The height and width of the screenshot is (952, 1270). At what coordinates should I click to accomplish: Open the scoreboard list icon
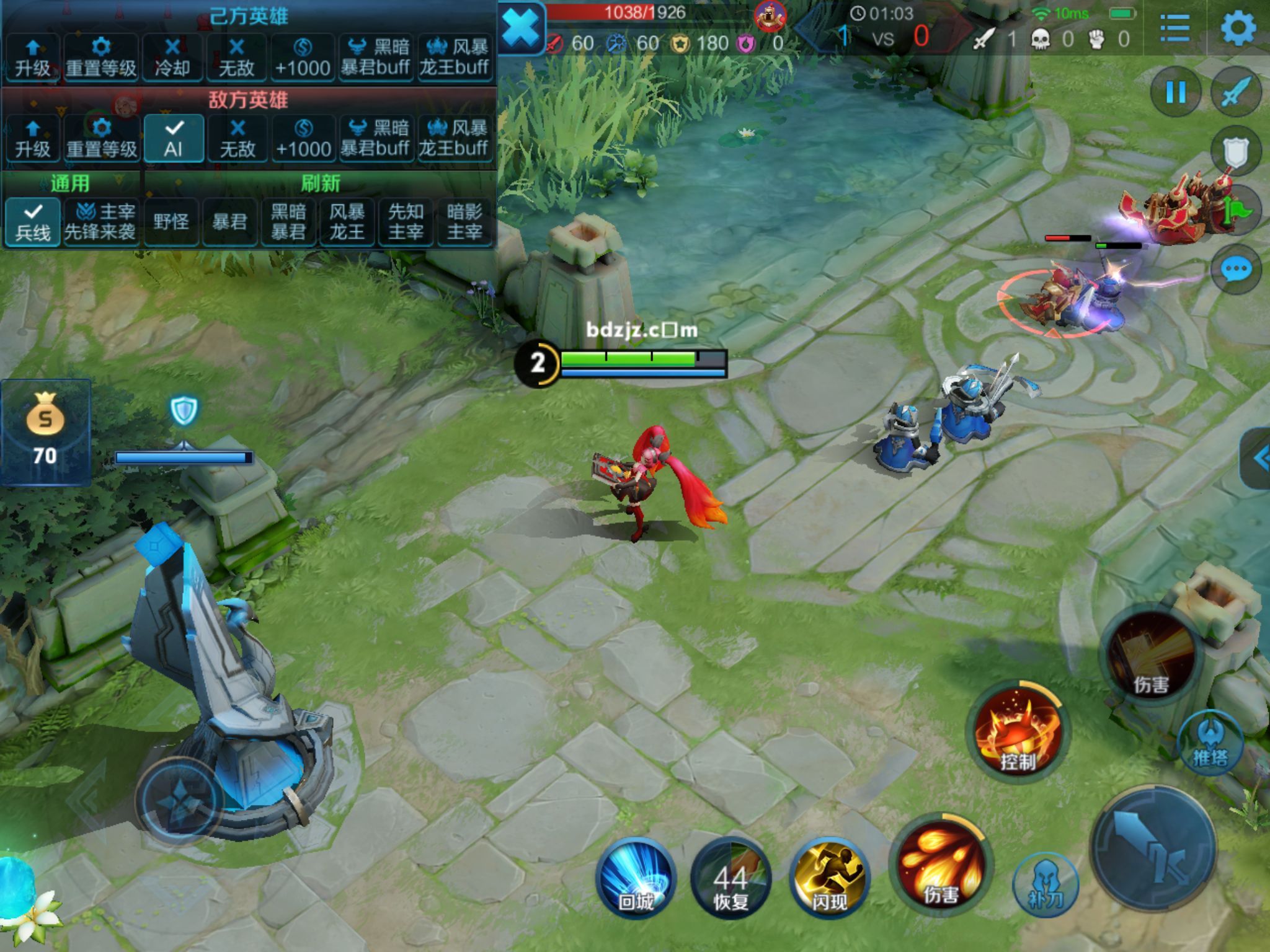[x=1175, y=29]
